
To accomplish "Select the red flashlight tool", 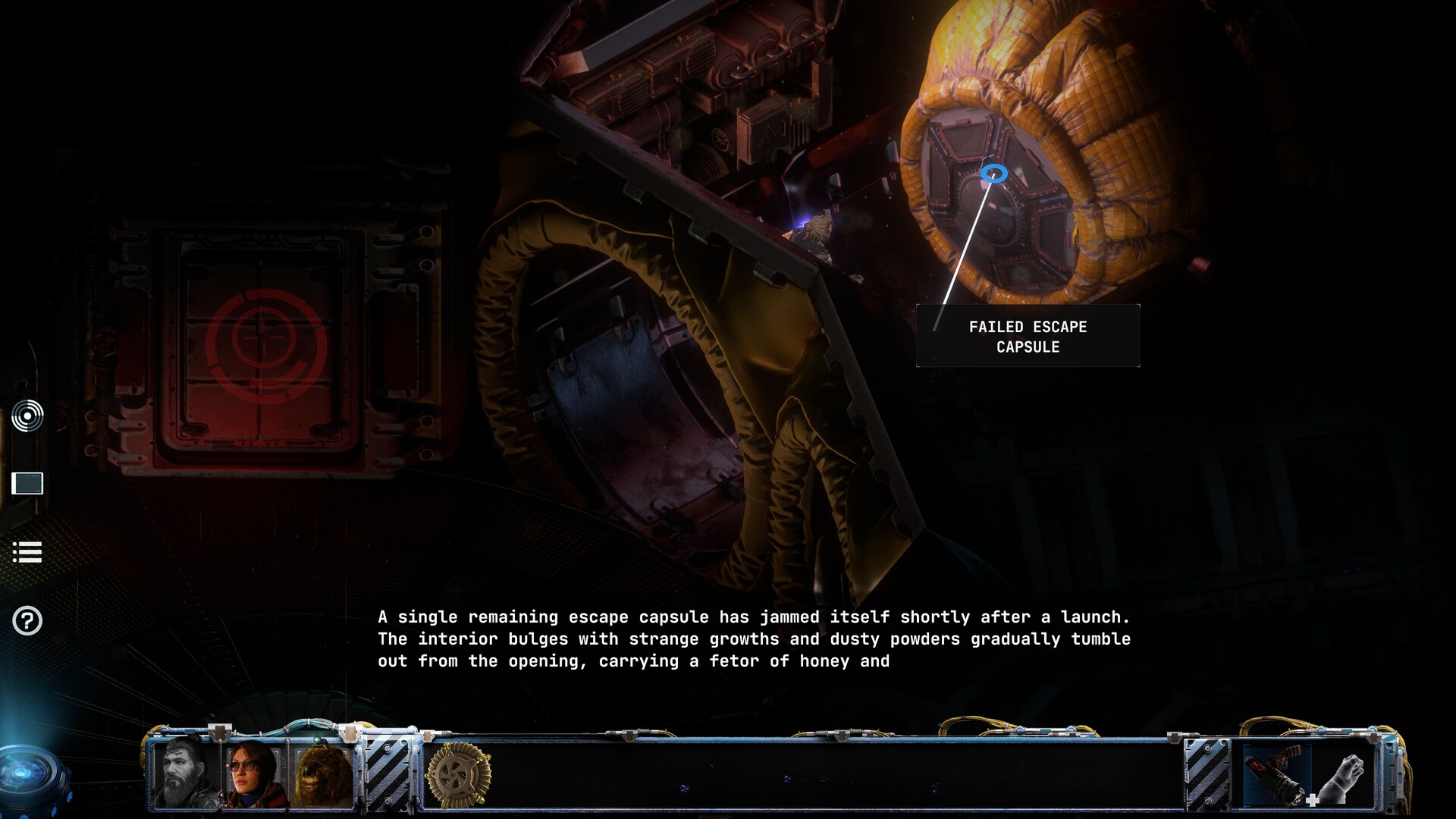I will click(1277, 773).
